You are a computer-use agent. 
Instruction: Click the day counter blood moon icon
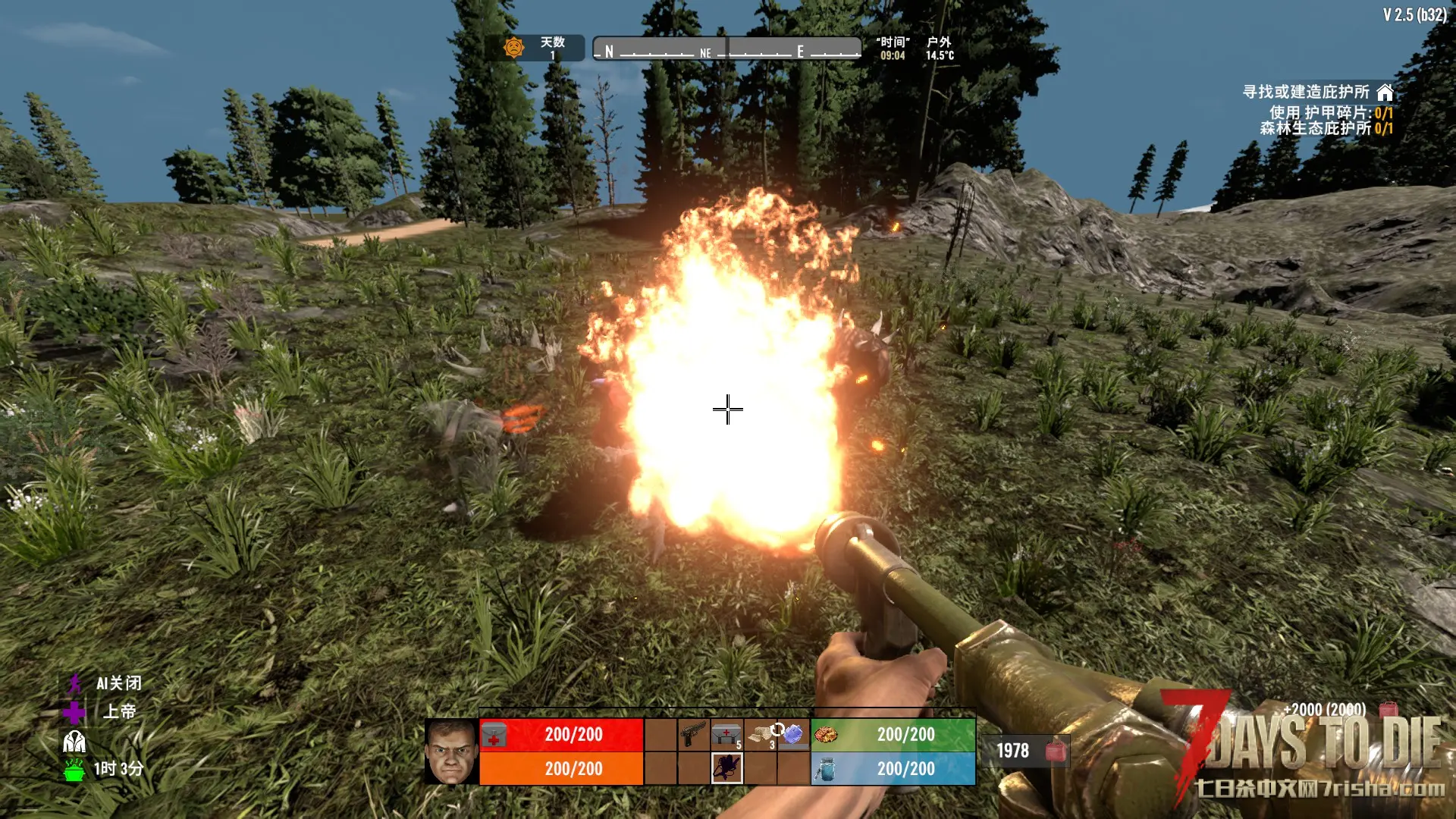point(514,48)
